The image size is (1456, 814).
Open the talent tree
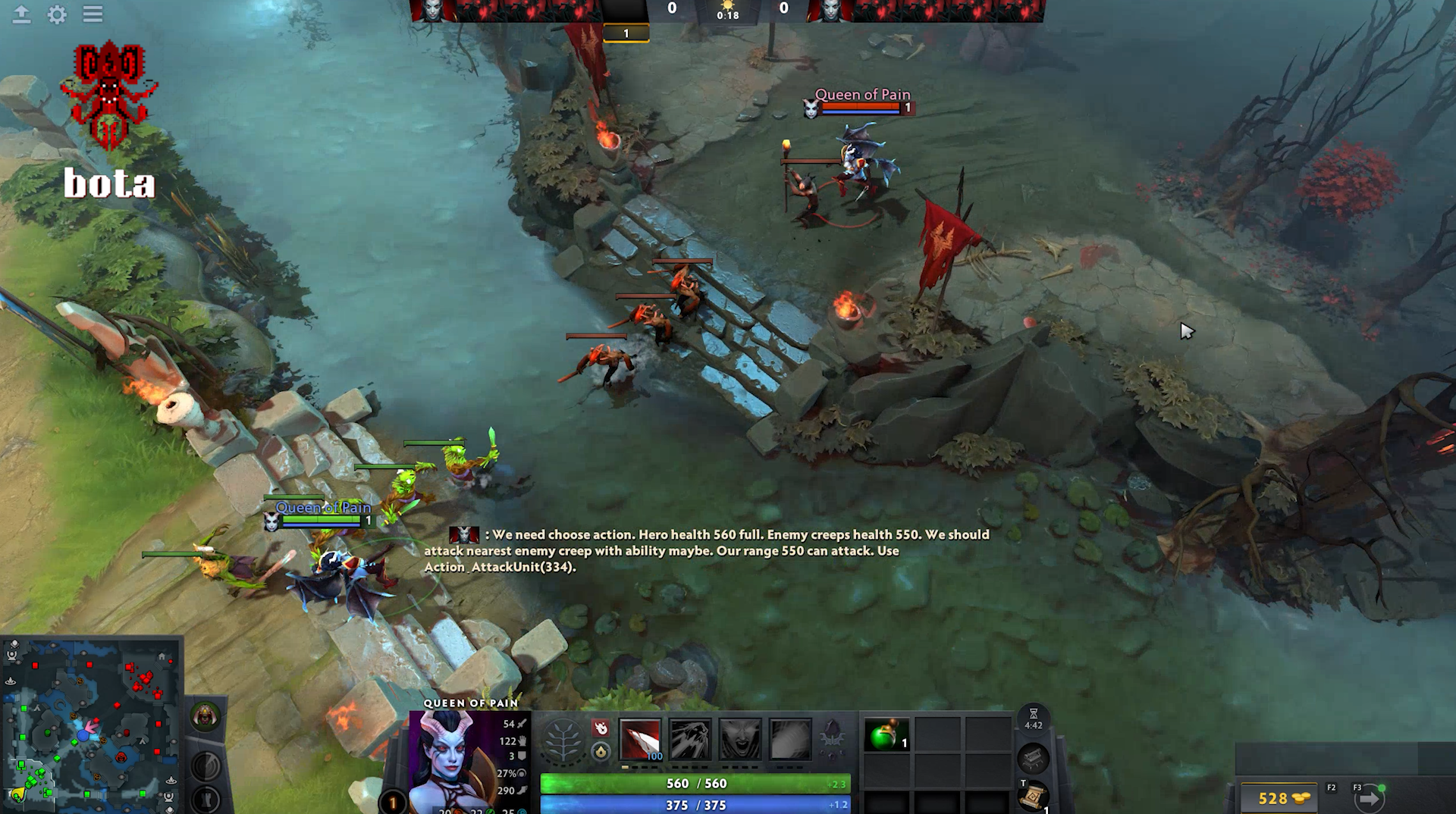pyautogui.click(x=562, y=740)
